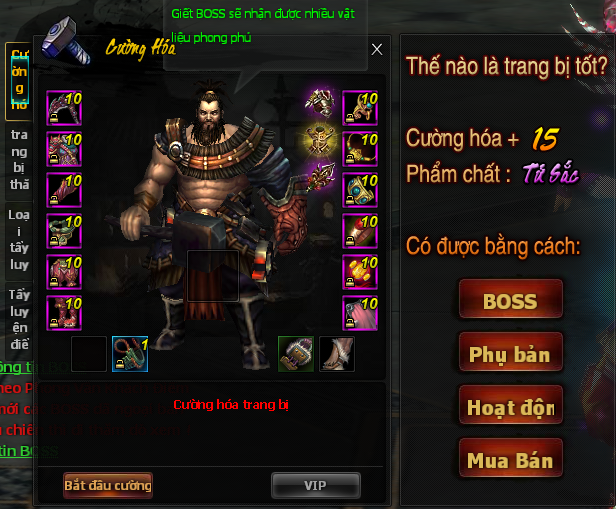Image resolution: width=616 pixels, height=509 pixels.
Task: Click the empty center enhancement slot
Action: click(x=212, y=276)
